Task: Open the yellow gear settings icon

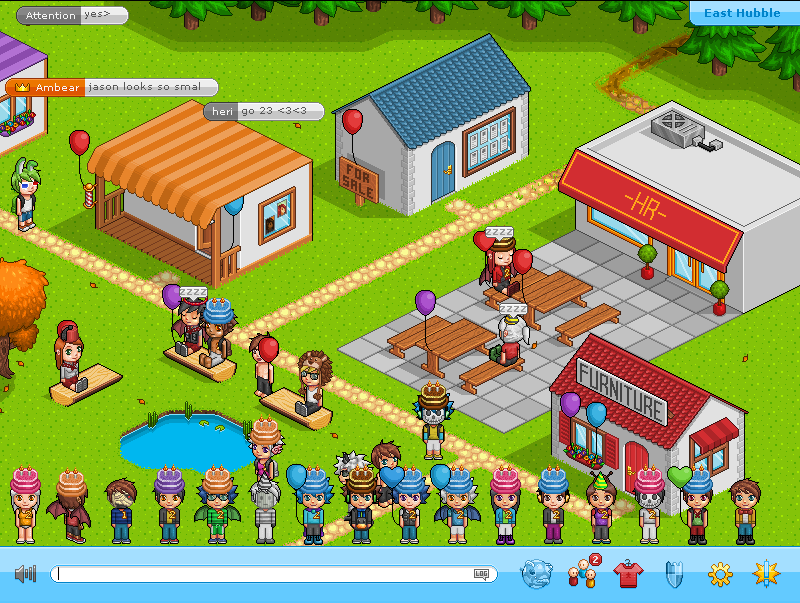Action: [720, 574]
